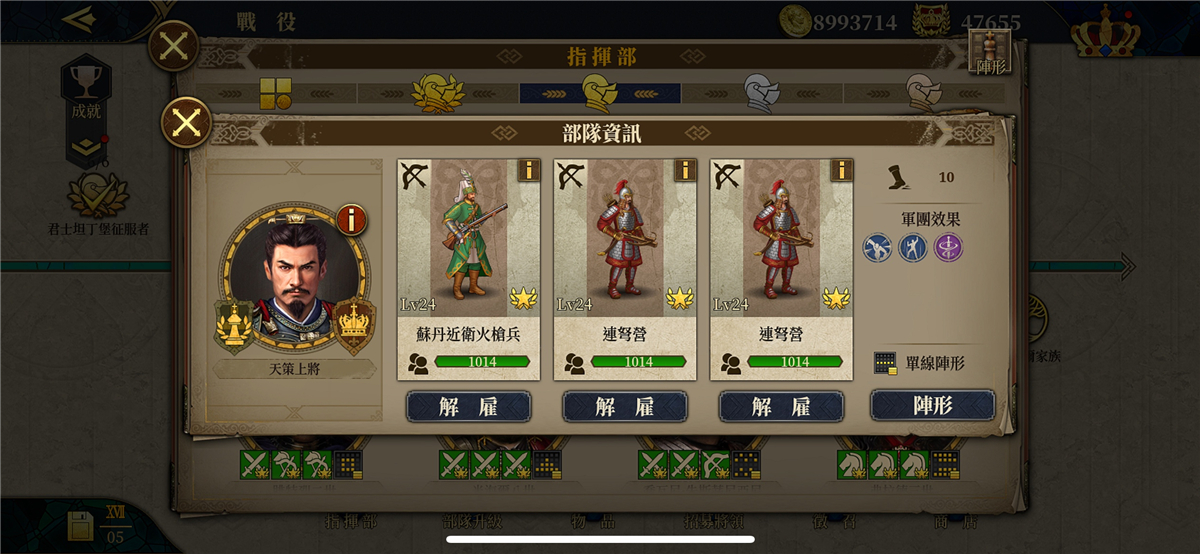Close the 部隊資訊 troop info popup
Image resolution: width=1200 pixels, height=554 pixels.
[186, 124]
